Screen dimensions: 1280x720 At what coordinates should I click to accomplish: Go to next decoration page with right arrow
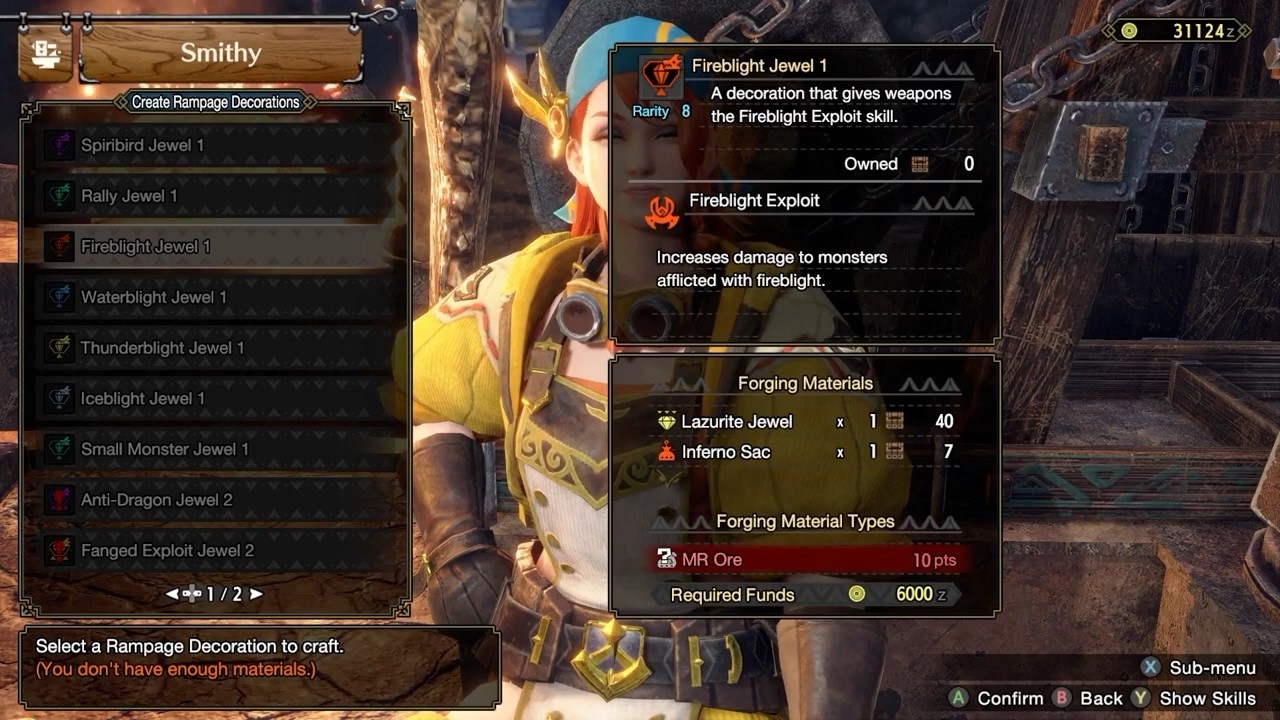coord(256,594)
